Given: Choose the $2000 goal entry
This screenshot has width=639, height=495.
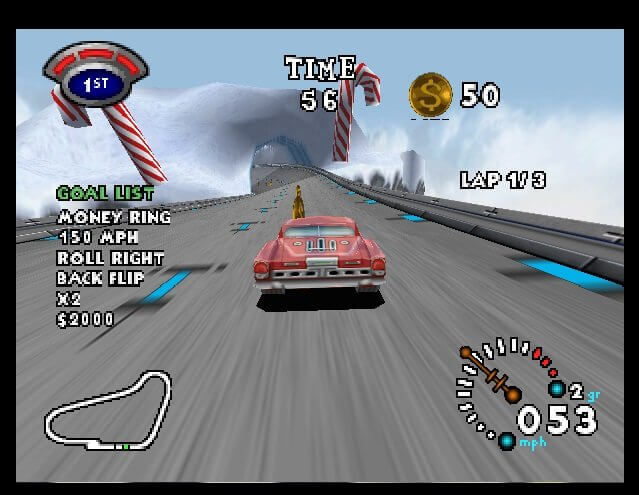Looking at the screenshot, I should (86, 320).
